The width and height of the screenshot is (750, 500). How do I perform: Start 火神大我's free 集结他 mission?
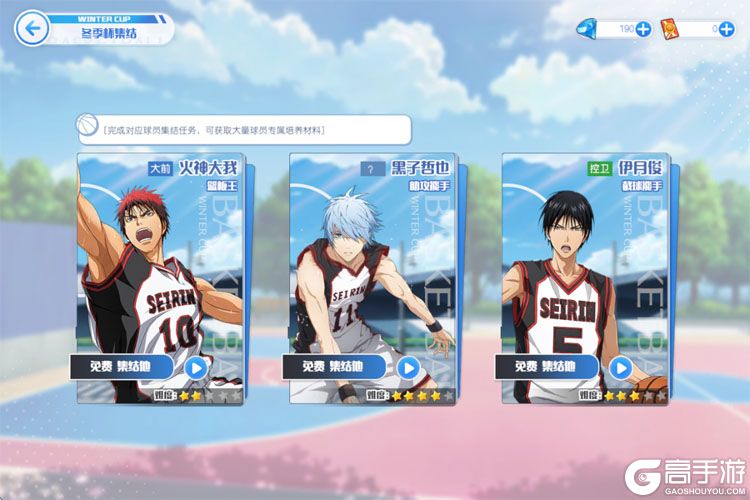pyautogui.click(x=195, y=367)
